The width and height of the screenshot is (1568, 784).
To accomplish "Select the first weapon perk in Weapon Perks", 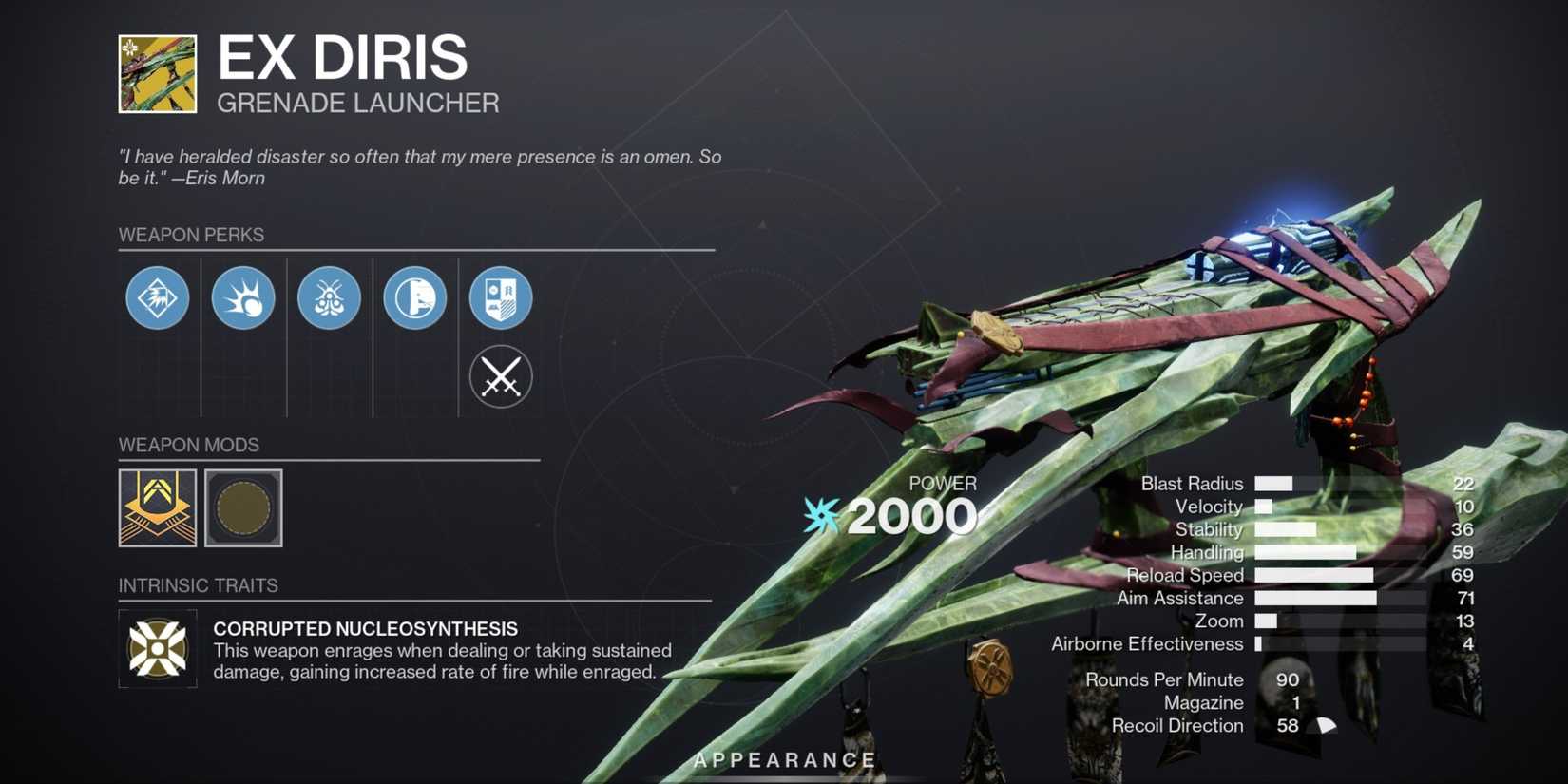I will click(157, 297).
